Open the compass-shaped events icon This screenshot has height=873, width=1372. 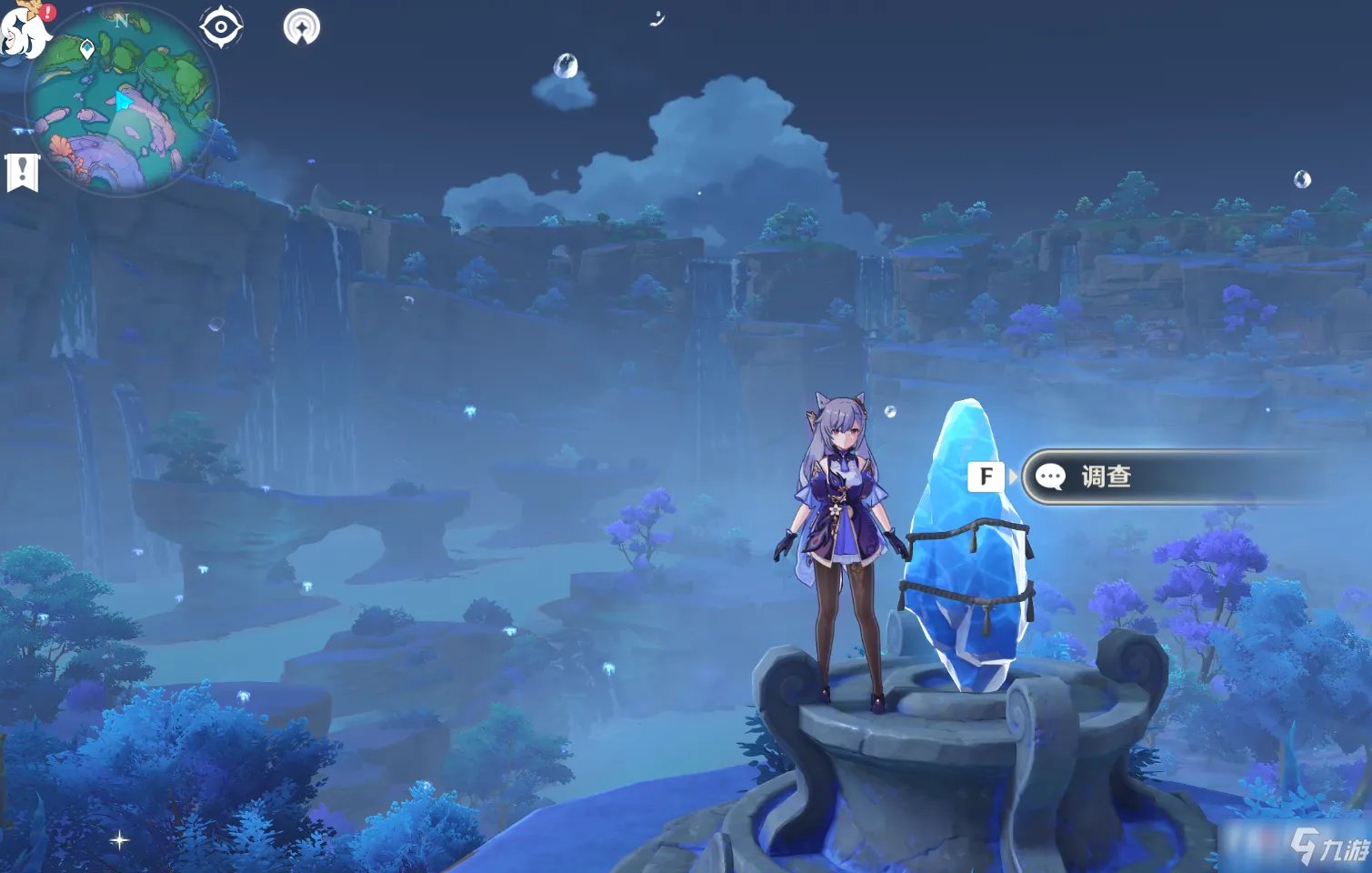click(302, 27)
